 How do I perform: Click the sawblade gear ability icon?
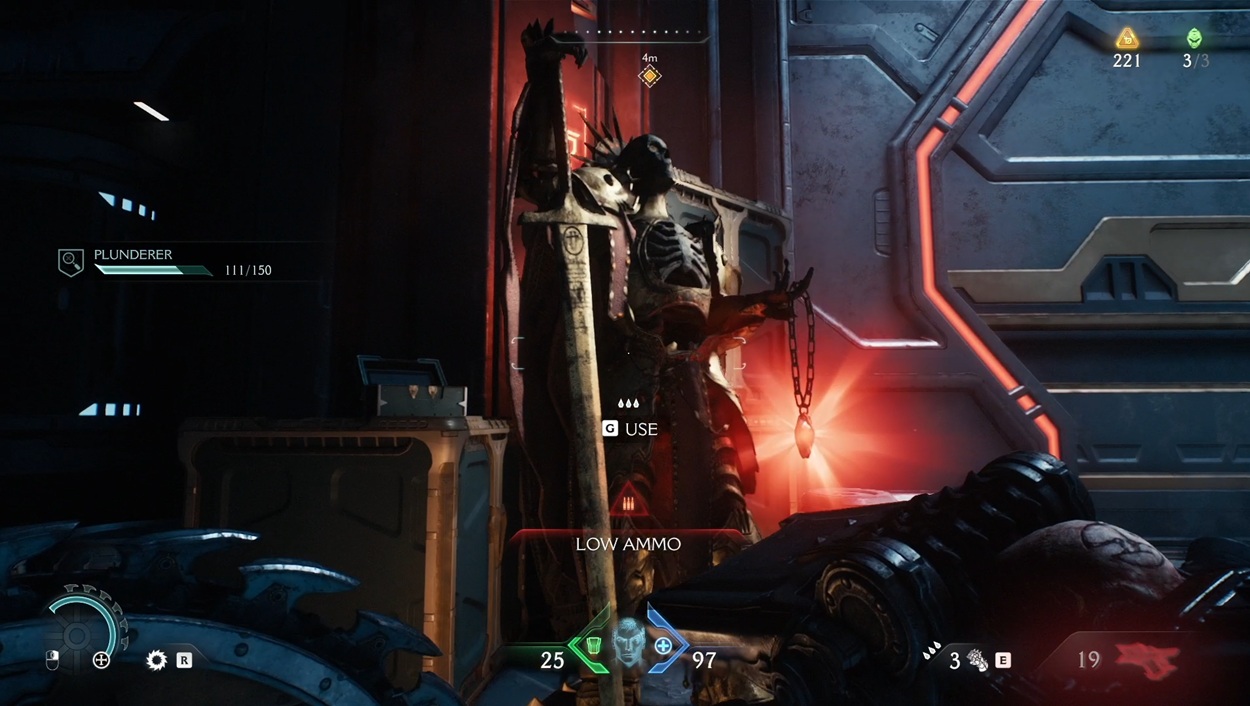[156, 660]
